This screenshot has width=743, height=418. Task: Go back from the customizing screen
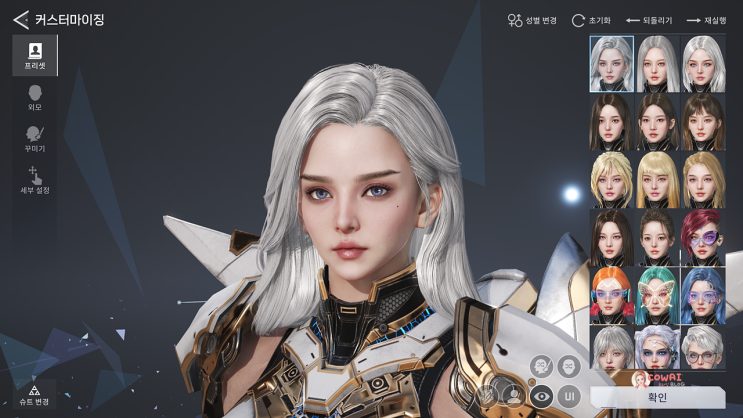21,19
